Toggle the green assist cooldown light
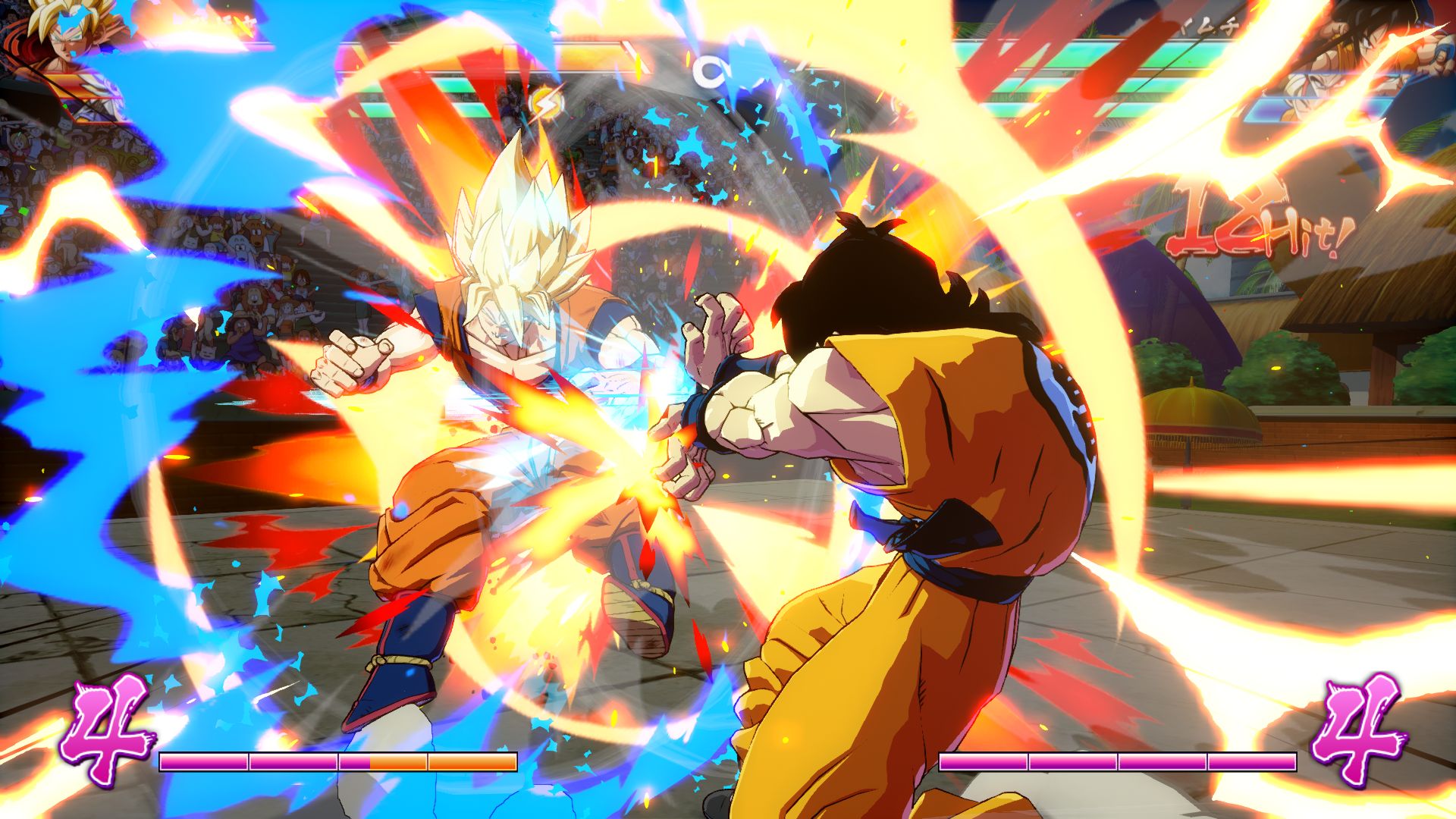Screen dimensions: 1456x819 point(65,105)
